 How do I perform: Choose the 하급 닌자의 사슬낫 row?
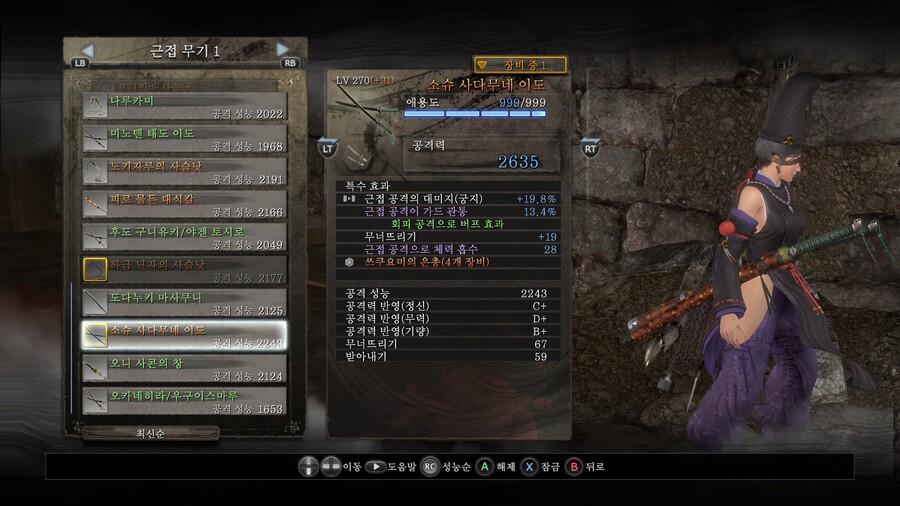coord(184,270)
